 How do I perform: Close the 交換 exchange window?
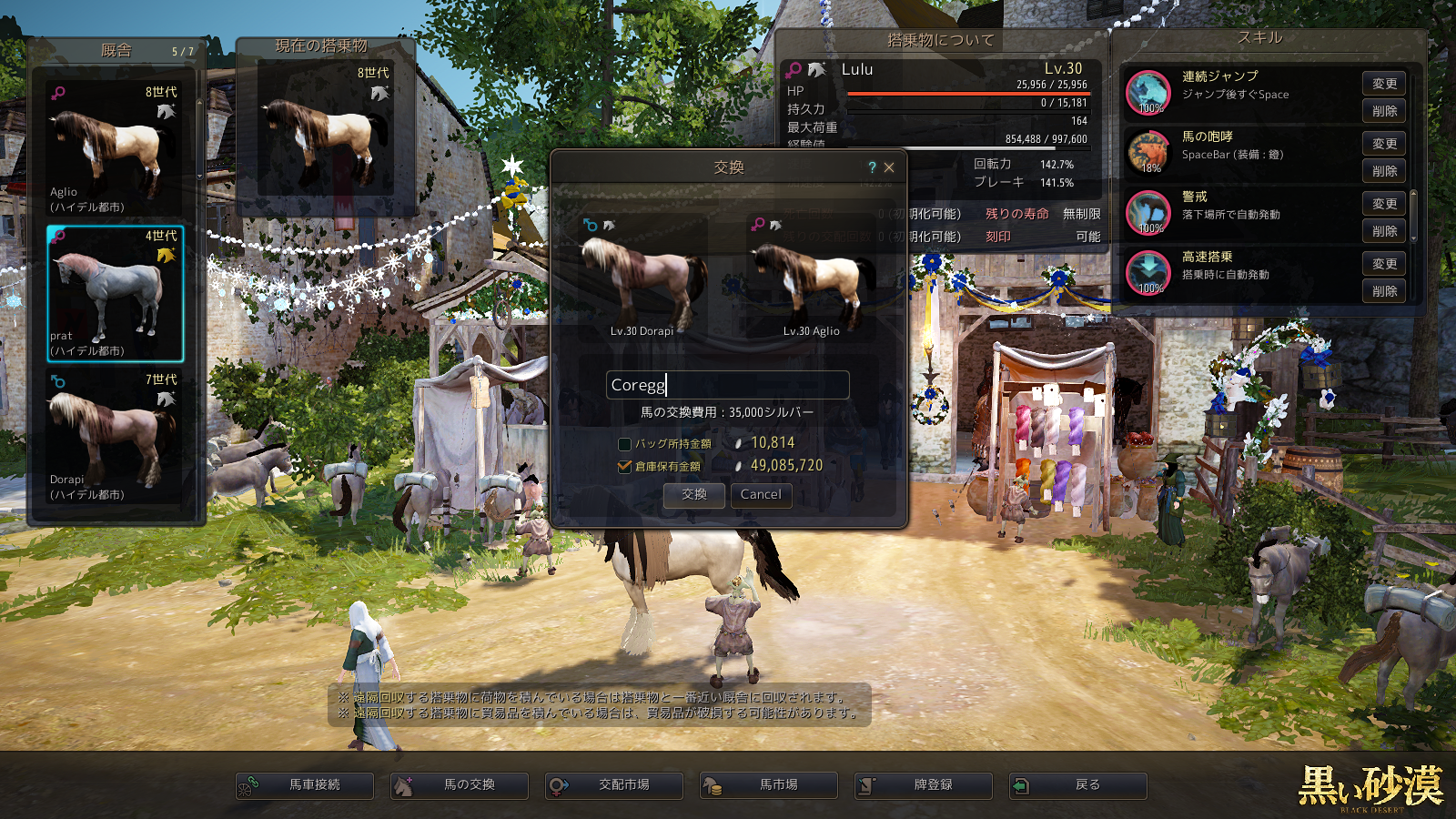pos(889,167)
